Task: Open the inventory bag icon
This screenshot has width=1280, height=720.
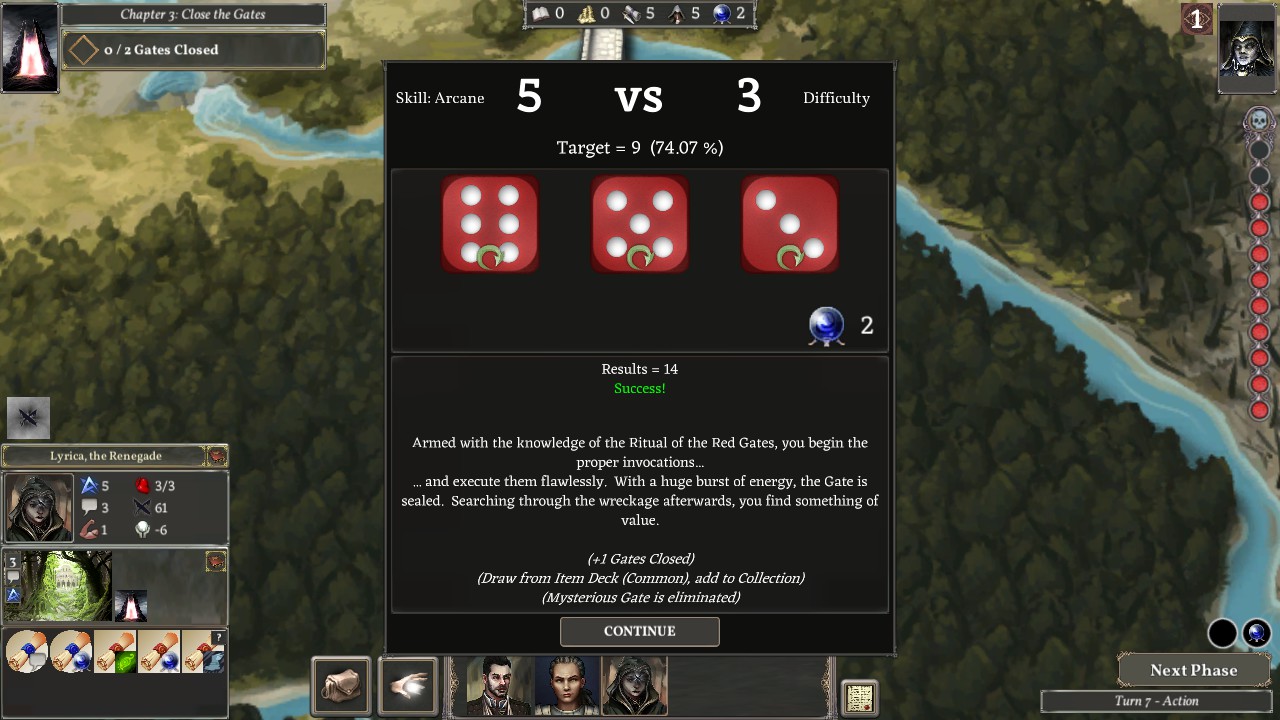Action: [x=340, y=686]
